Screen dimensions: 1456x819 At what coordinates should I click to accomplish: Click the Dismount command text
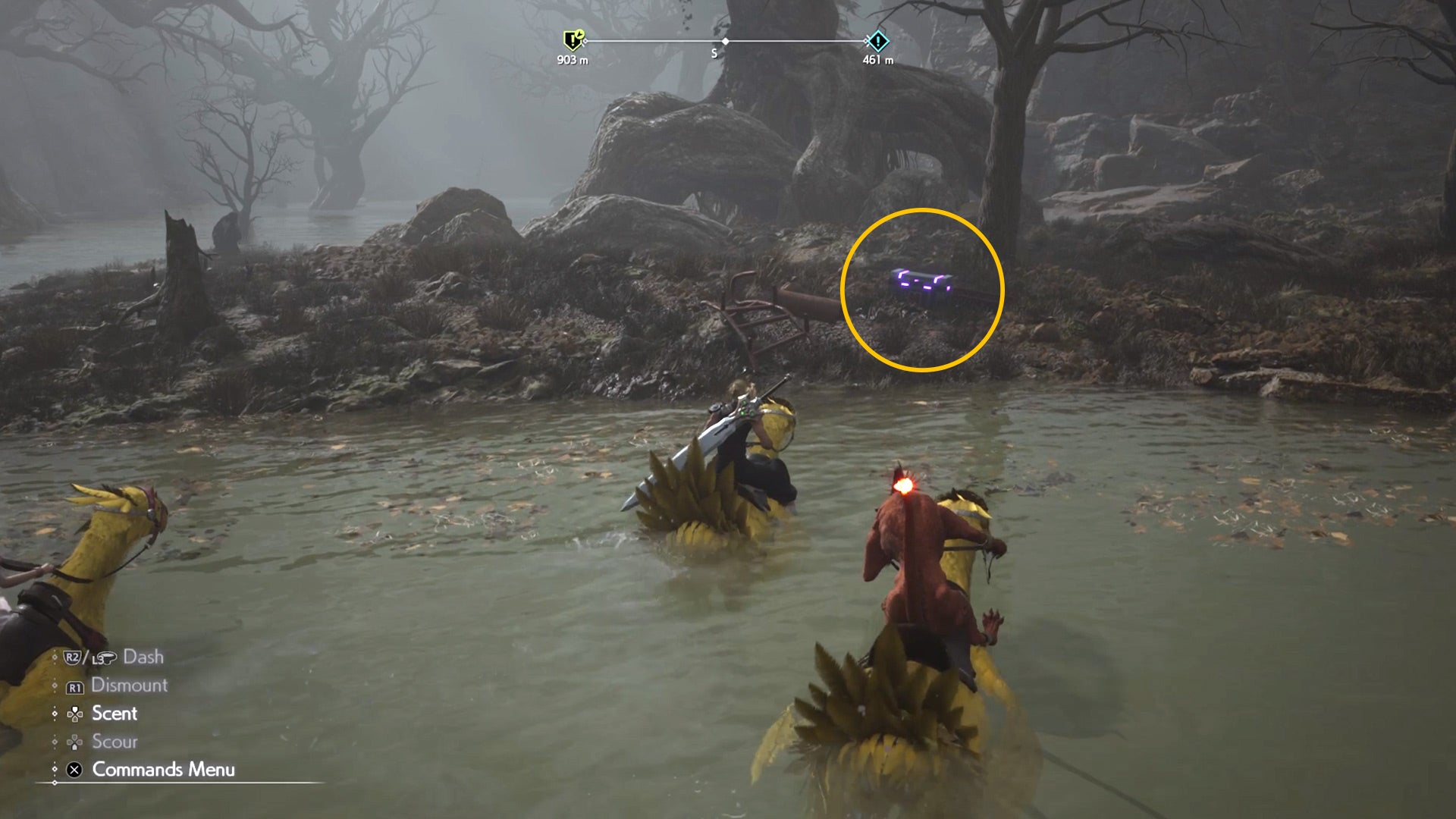click(129, 686)
